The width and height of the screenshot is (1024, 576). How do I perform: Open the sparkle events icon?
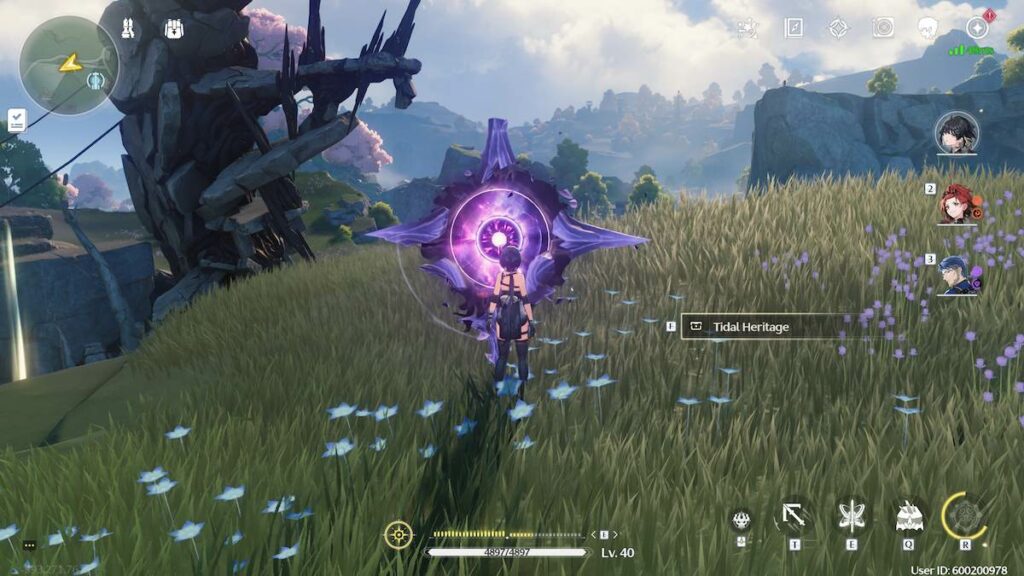[747, 28]
